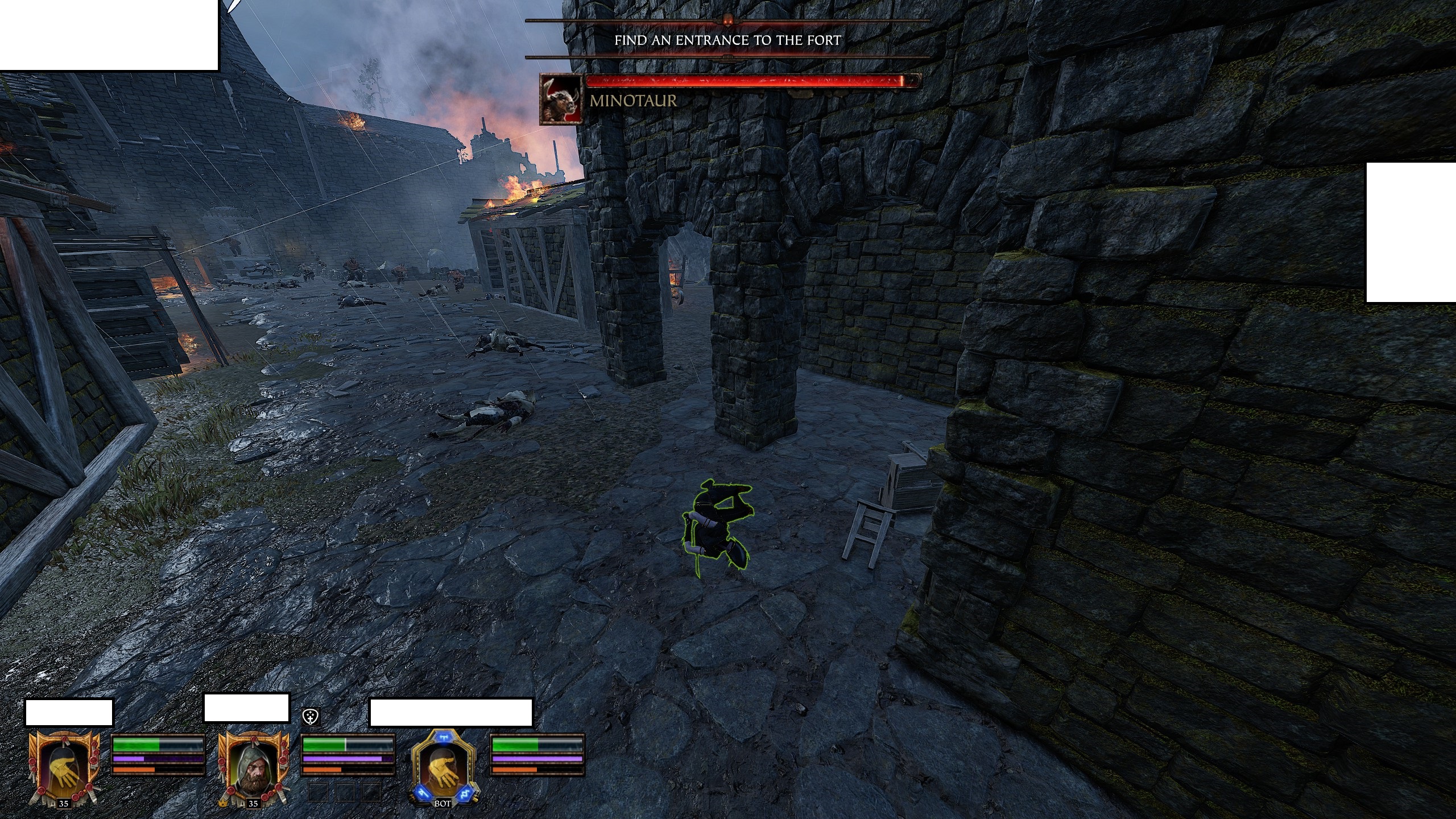Select the 'Find an entrance to the fort' objective
The height and width of the screenshot is (819, 1456).
(727, 40)
